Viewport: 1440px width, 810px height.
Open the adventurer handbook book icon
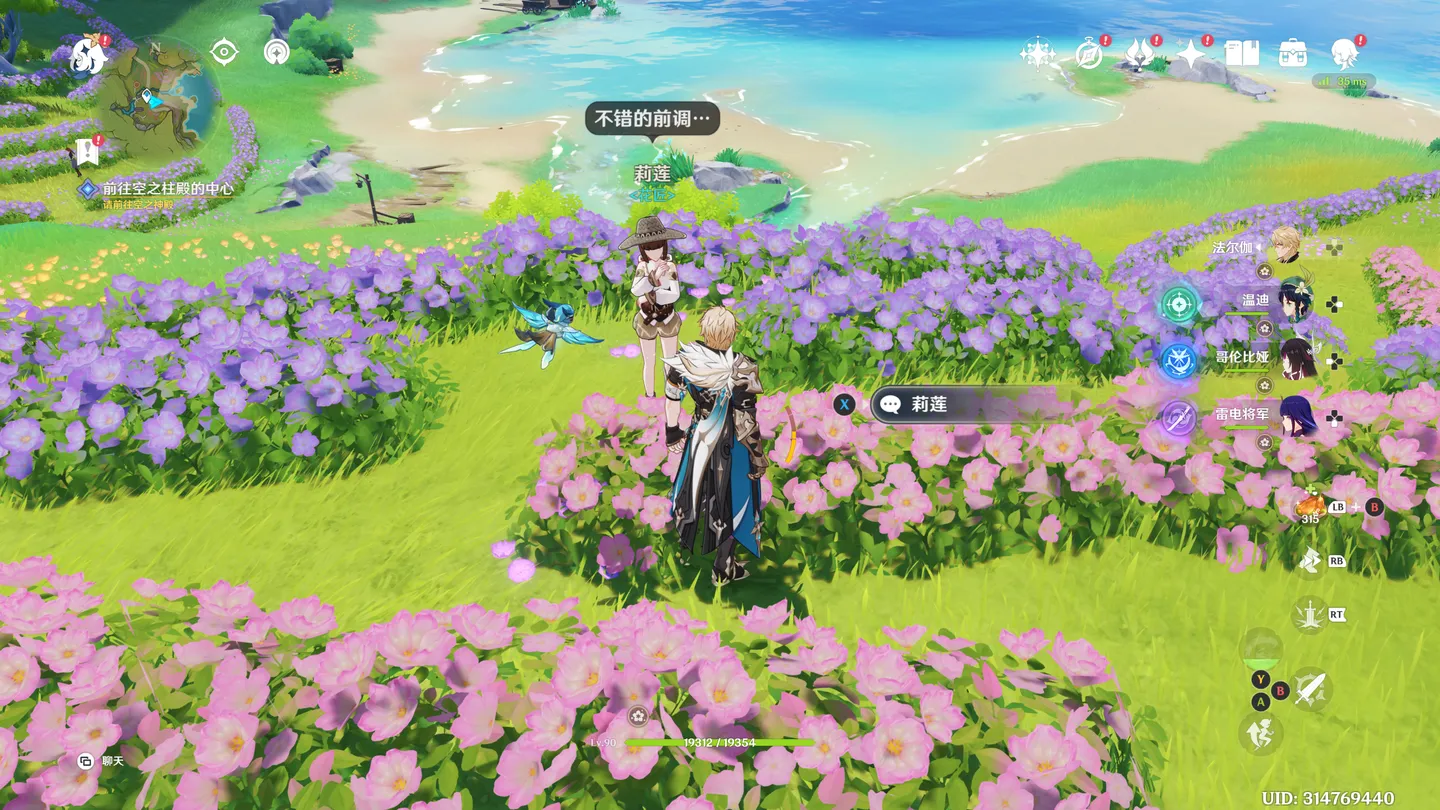click(1242, 54)
